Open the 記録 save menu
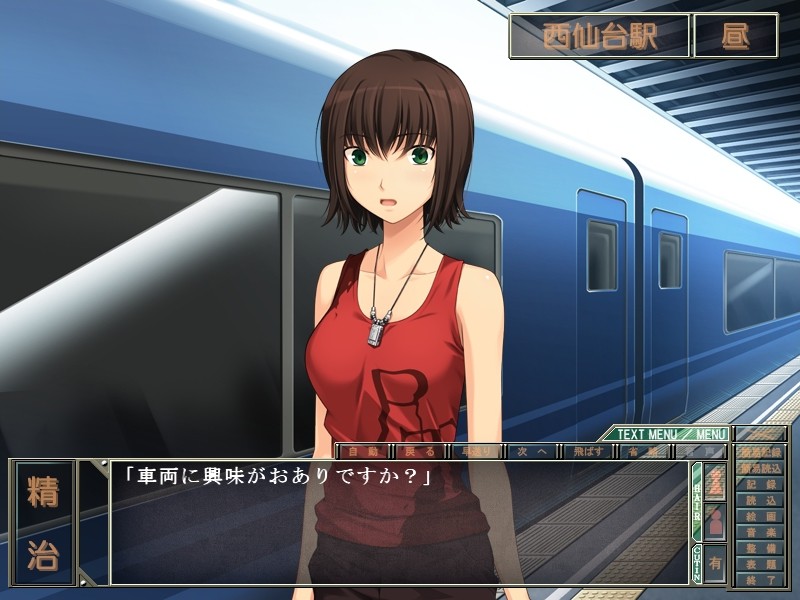The width and height of the screenshot is (800, 600). (x=761, y=483)
